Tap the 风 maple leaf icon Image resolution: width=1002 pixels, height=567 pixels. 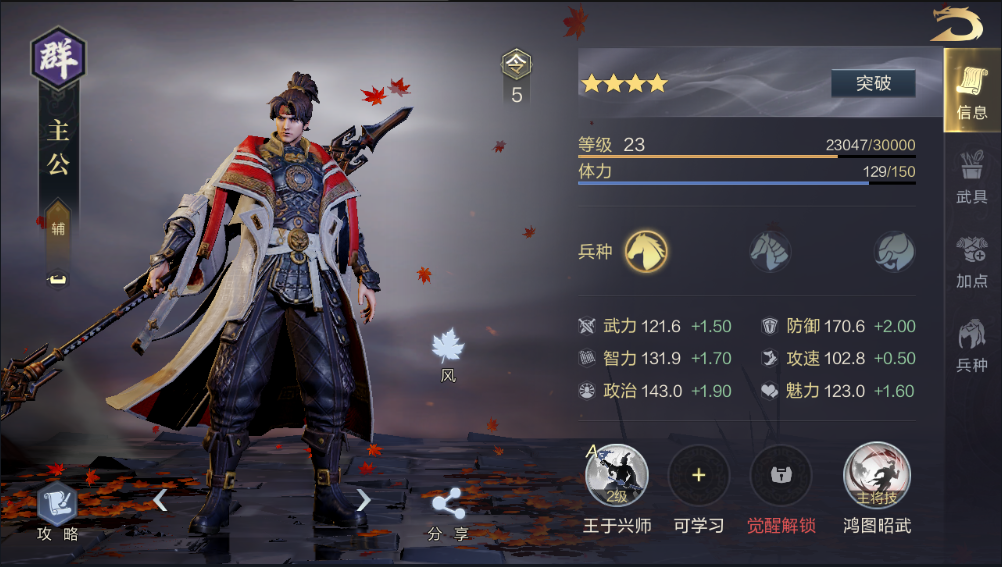[448, 350]
